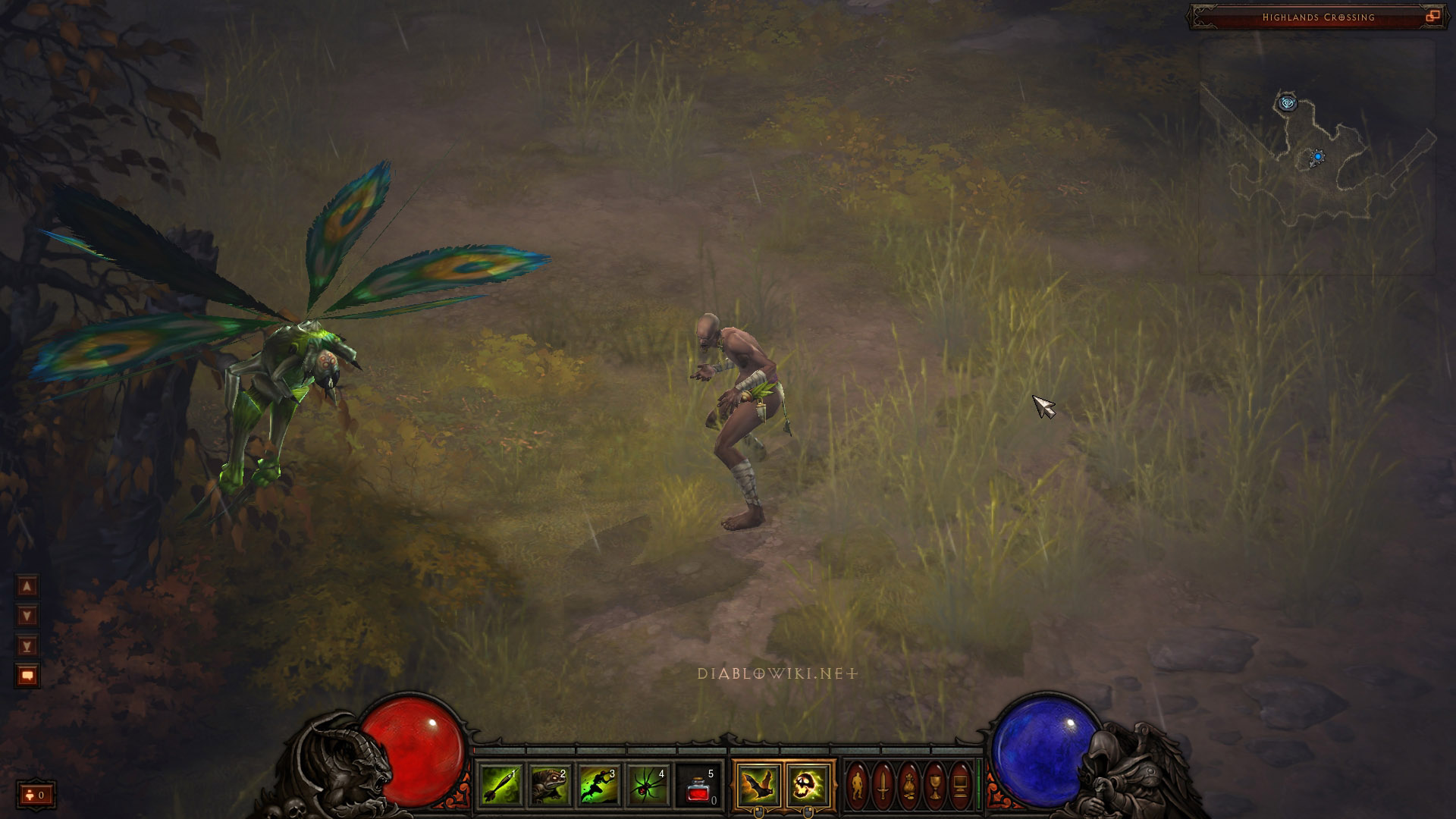Use the toad skill in slot 2
Screen dimensions: 1456x819
(x=549, y=786)
